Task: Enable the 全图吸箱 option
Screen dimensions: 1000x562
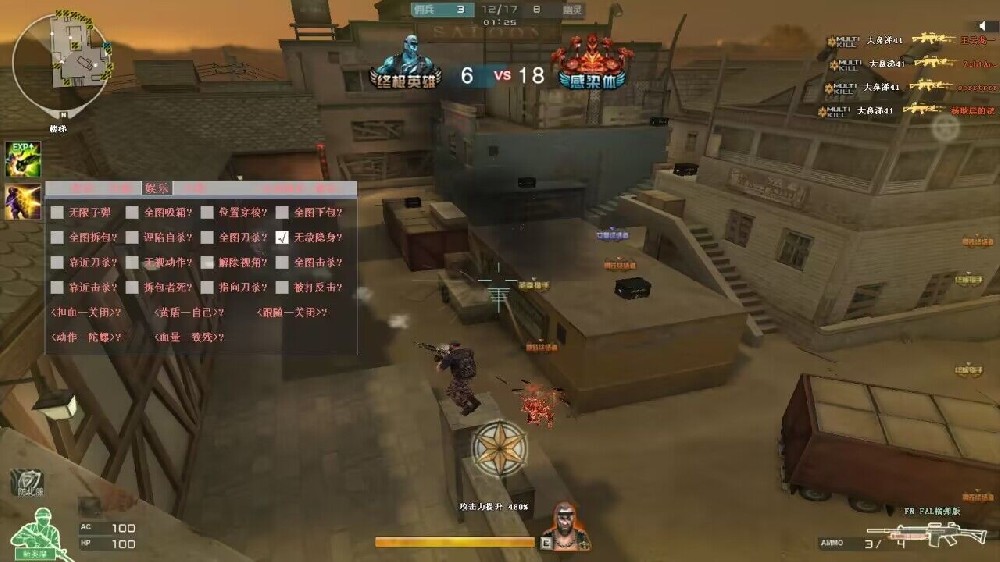Action: (132, 213)
